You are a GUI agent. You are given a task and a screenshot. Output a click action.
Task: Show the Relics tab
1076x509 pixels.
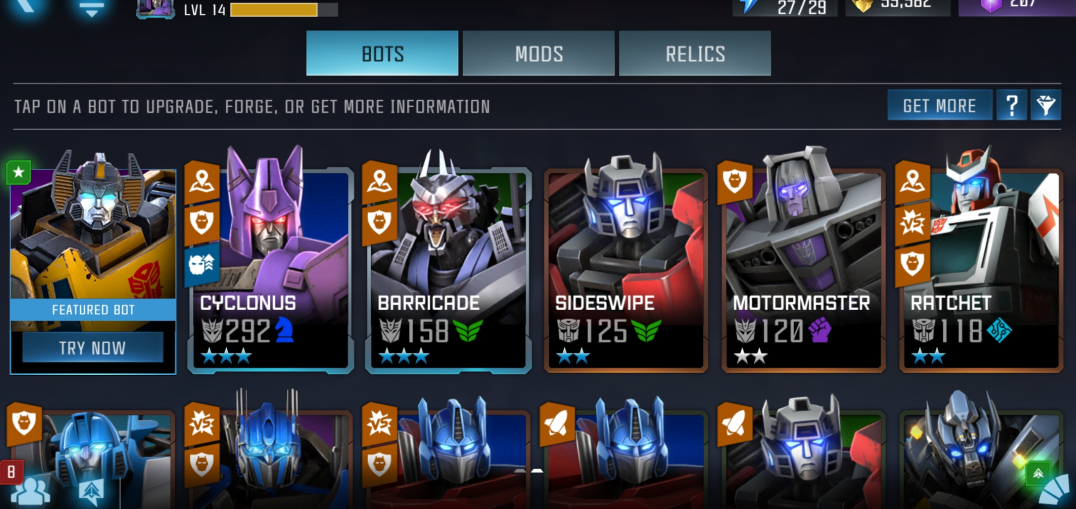pos(695,53)
